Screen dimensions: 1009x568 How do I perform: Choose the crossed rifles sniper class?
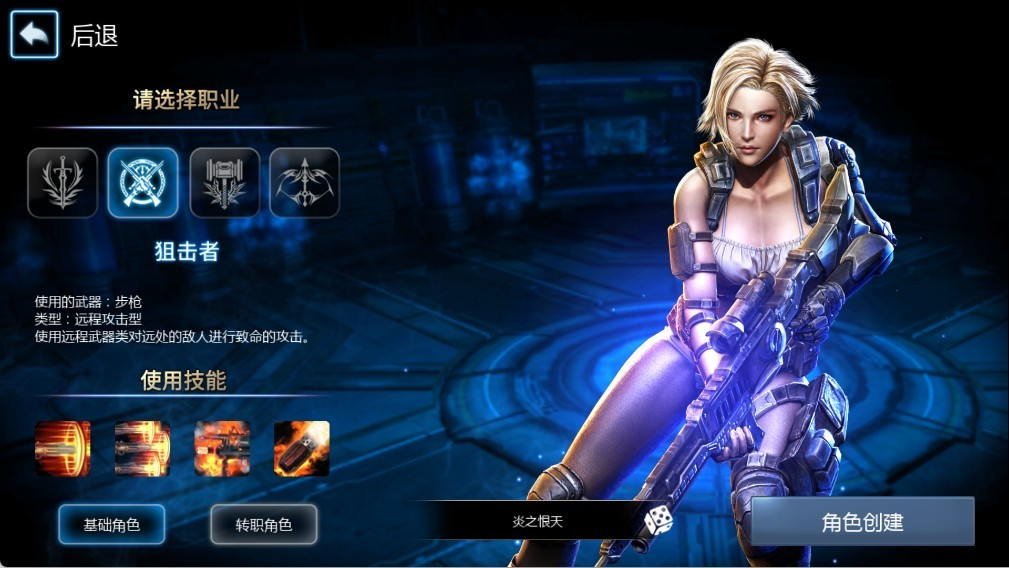click(x=143, y=183)
